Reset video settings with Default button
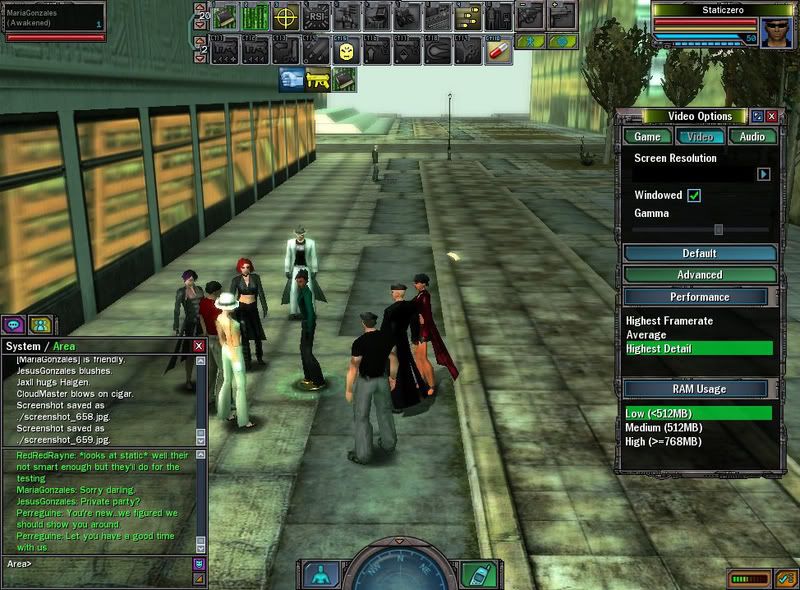This screenshot has height=590, width=800. 699,253
